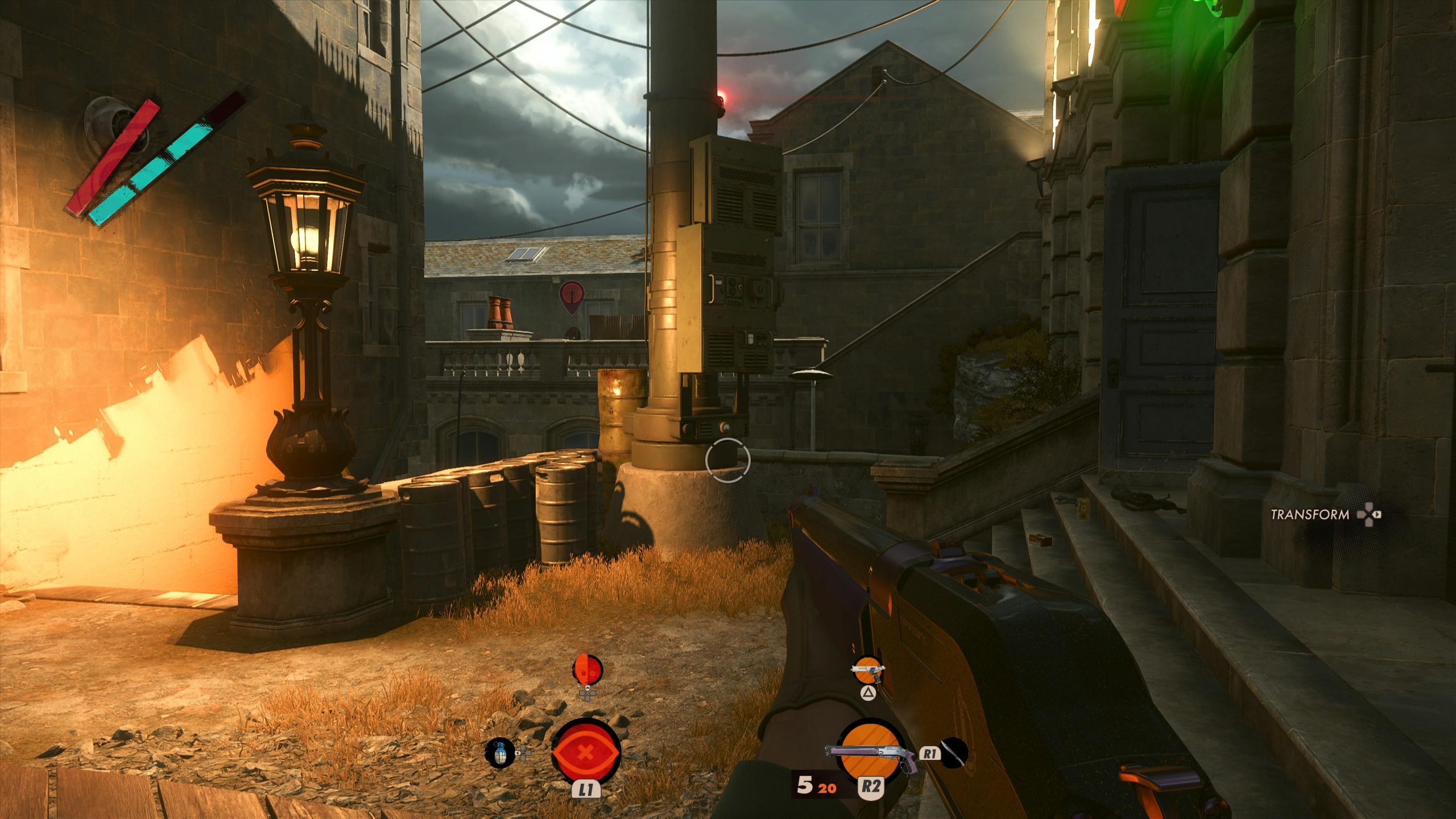Switch to the red mask slab
The width and height of the screenshot is (1456, 819).
(x=586, y=671)
